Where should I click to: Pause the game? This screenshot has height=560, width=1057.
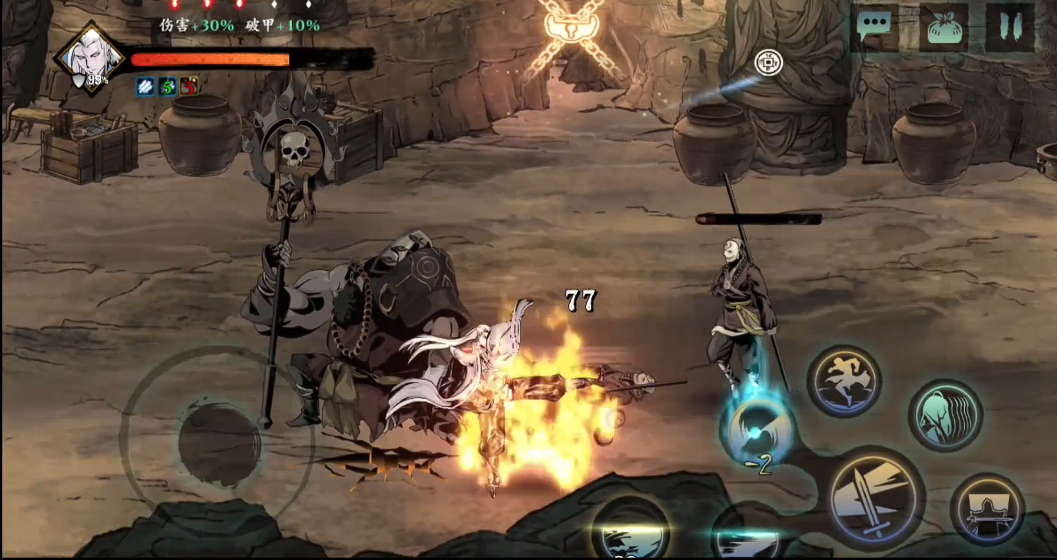click(x=1009, y=27)
